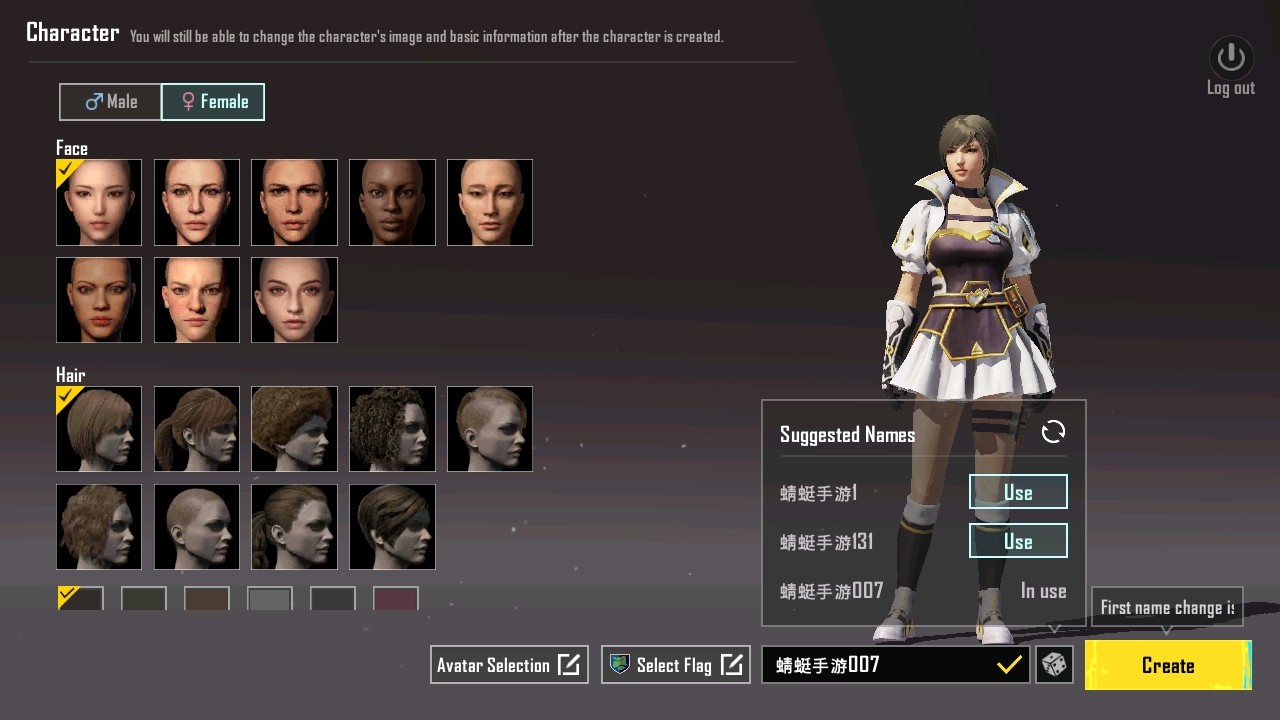Click the dice icon to randomize name
The image size is (1280, 720).
1055,665
